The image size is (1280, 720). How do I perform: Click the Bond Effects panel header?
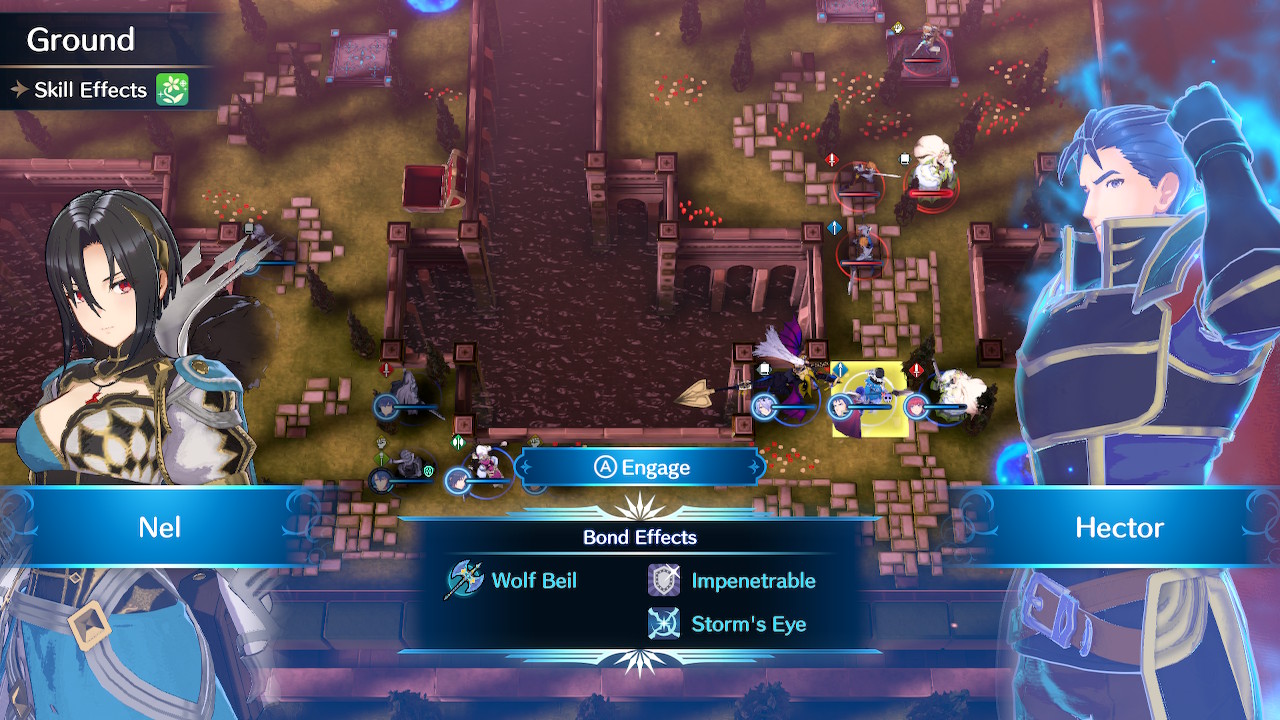click(641, 537)
